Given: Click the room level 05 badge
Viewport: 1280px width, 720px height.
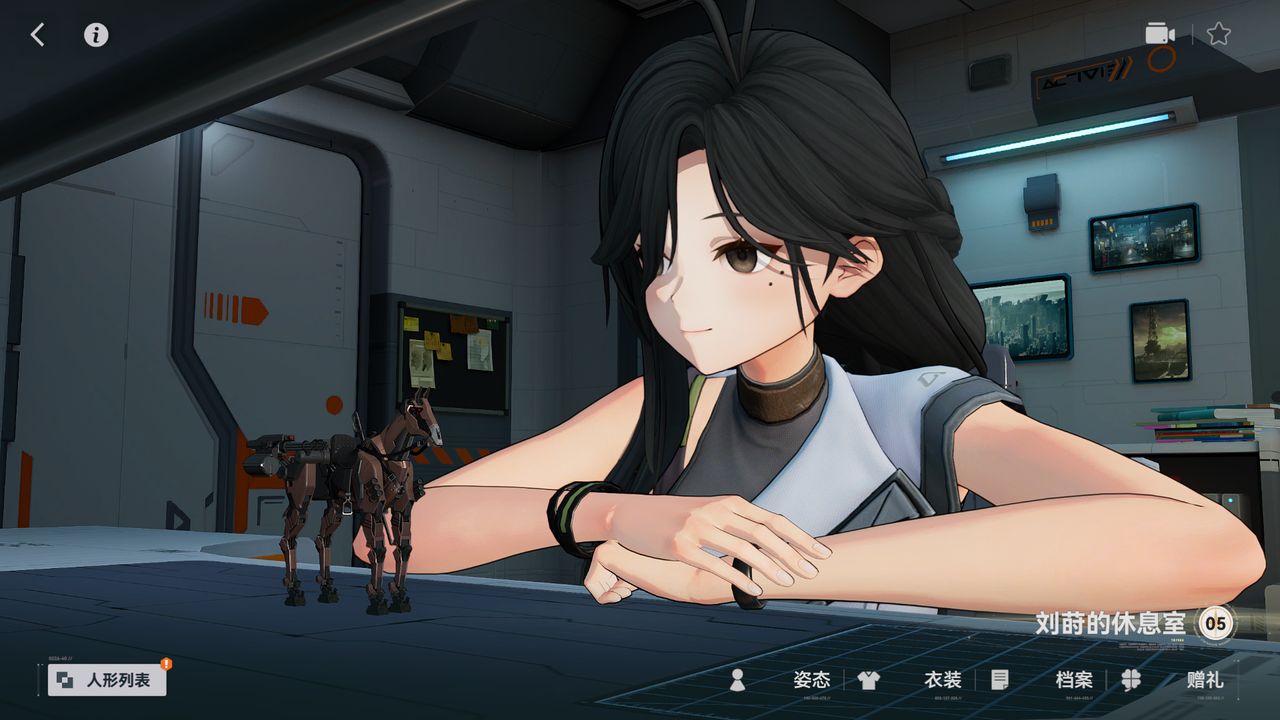Looking at the screenshot, I should click(1216, 623).
